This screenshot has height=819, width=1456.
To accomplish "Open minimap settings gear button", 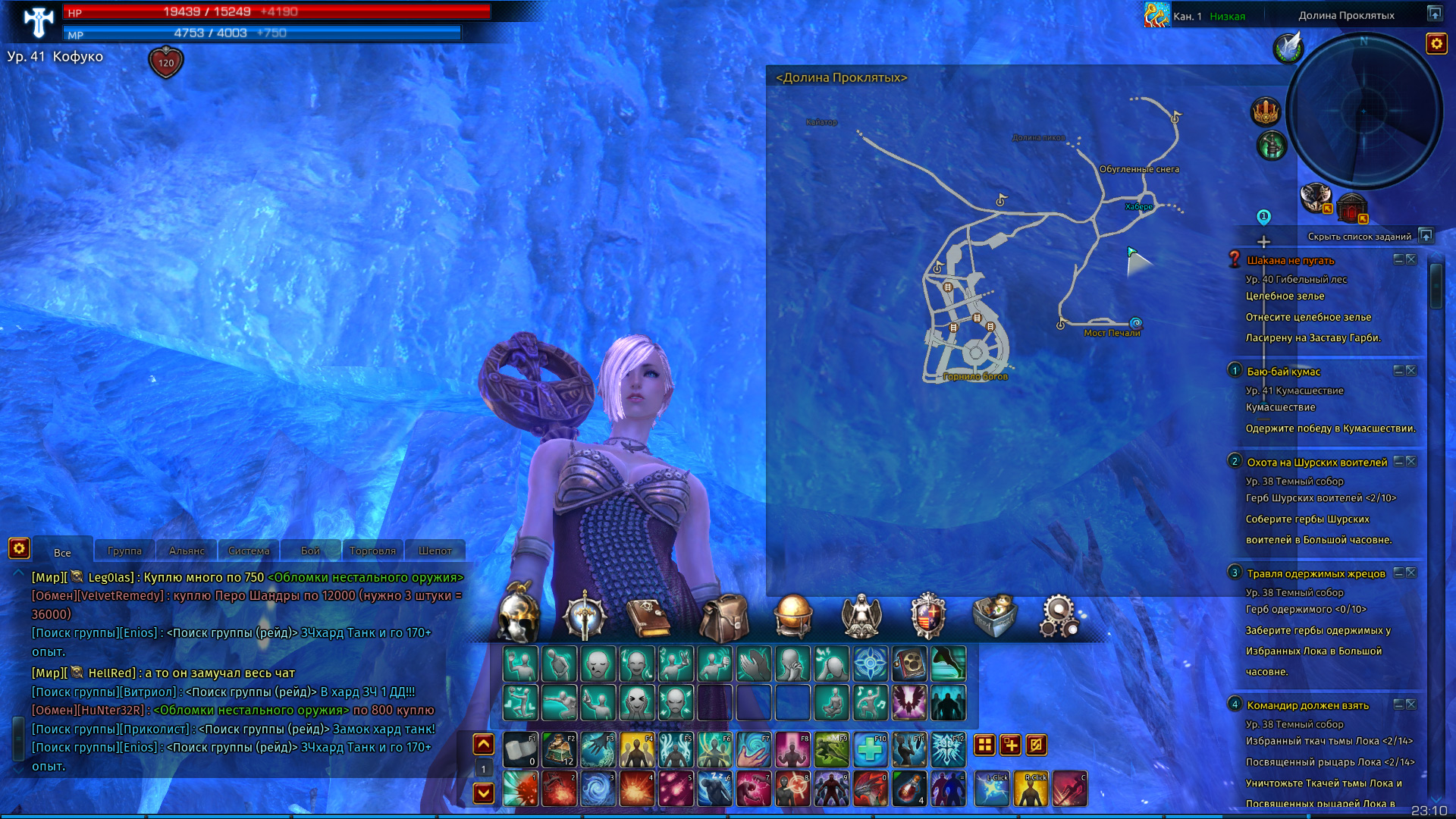I will (1436, 44).
